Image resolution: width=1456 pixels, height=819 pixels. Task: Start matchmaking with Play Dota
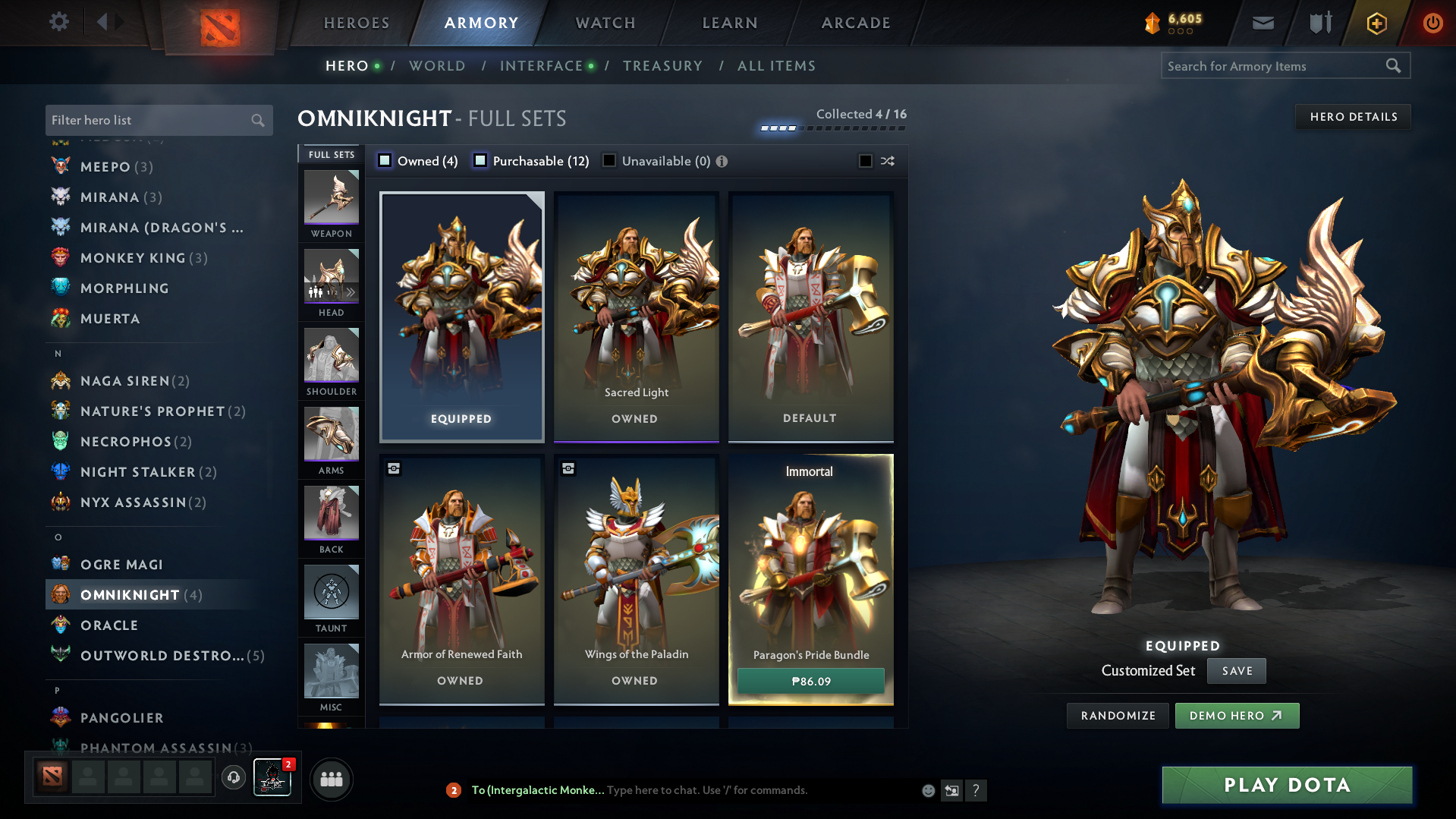[x=1287, y=785]
